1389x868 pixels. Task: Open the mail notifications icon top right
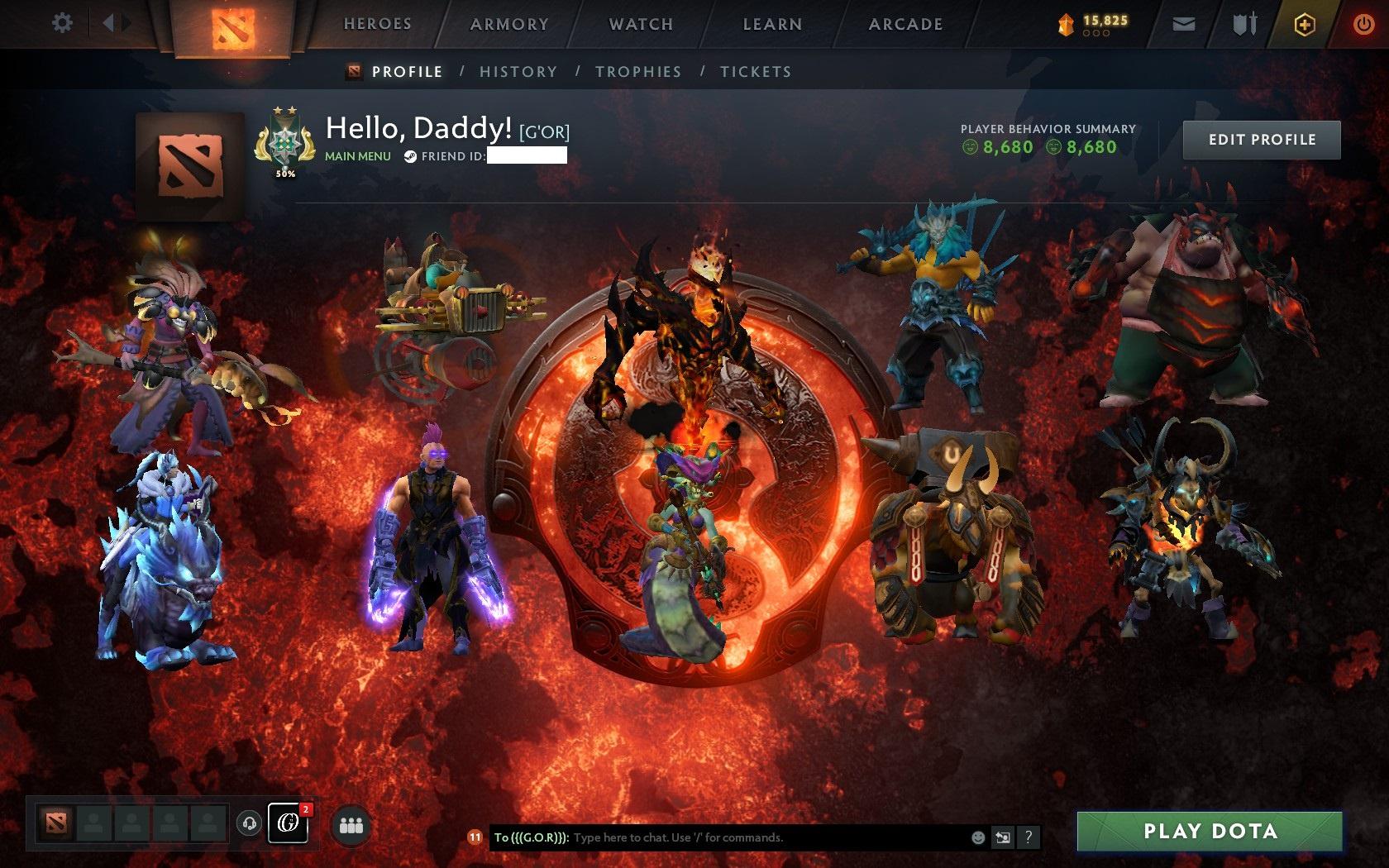1184,24
